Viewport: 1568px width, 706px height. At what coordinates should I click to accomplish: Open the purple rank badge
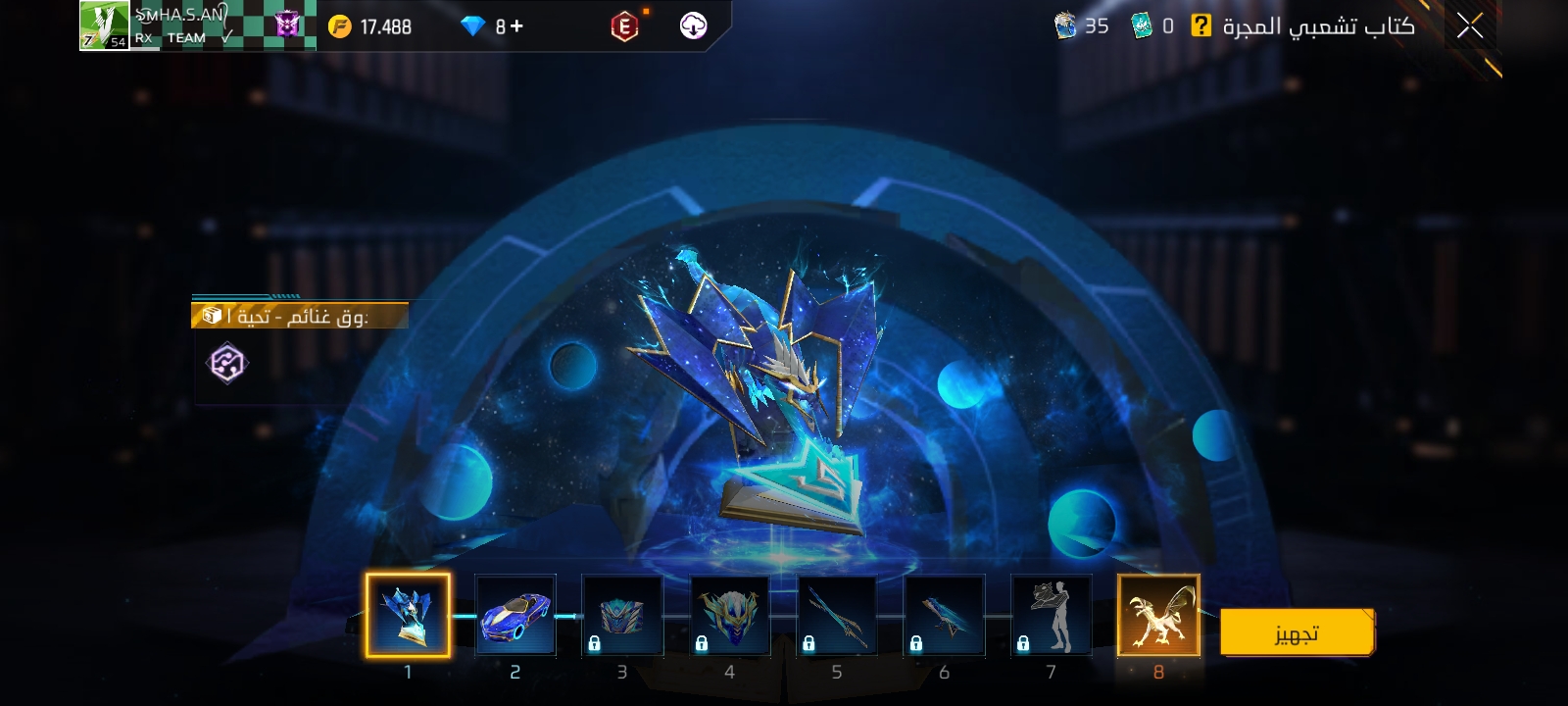287,25
